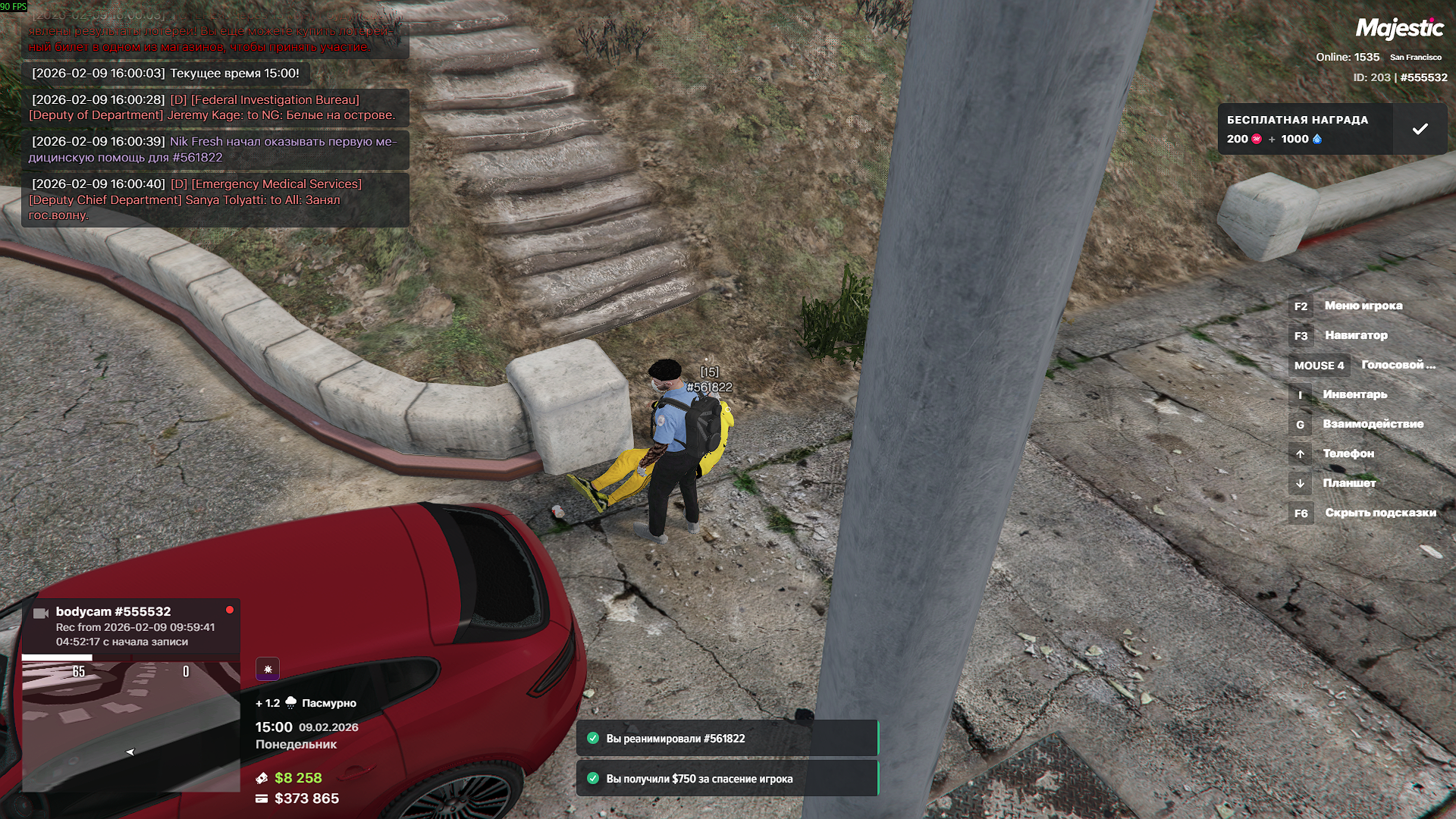1456x819 pixels.
Task: Click the Majestic server logo
Action: pos(1399,29)
